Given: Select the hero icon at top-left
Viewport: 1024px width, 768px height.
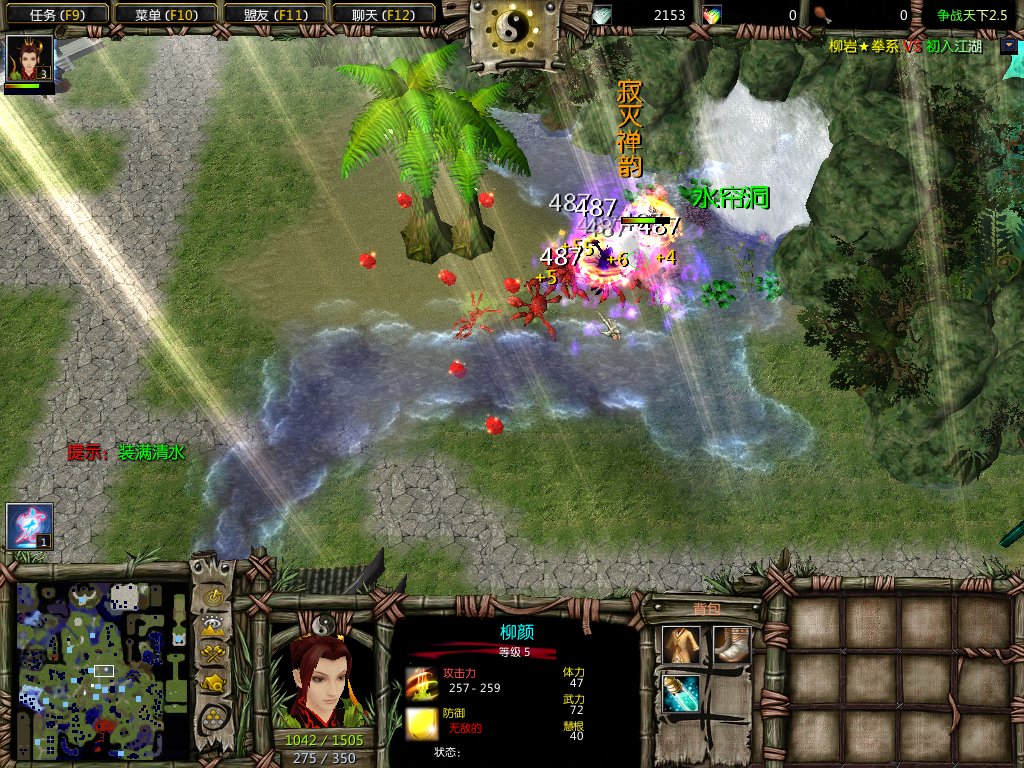Looking at the screenshot, I should pyautogui.click(x=28, y=59).
